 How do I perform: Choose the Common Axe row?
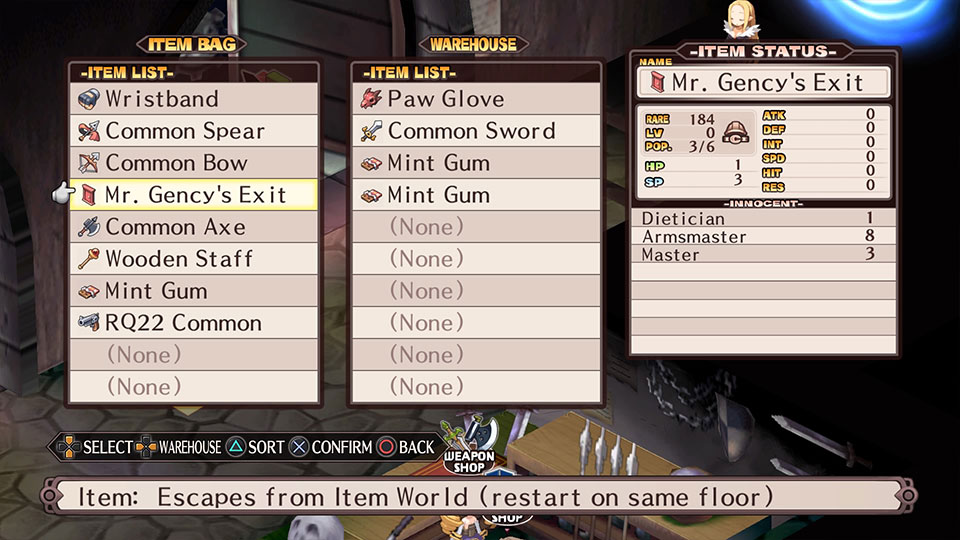click(x=195, y=227)
